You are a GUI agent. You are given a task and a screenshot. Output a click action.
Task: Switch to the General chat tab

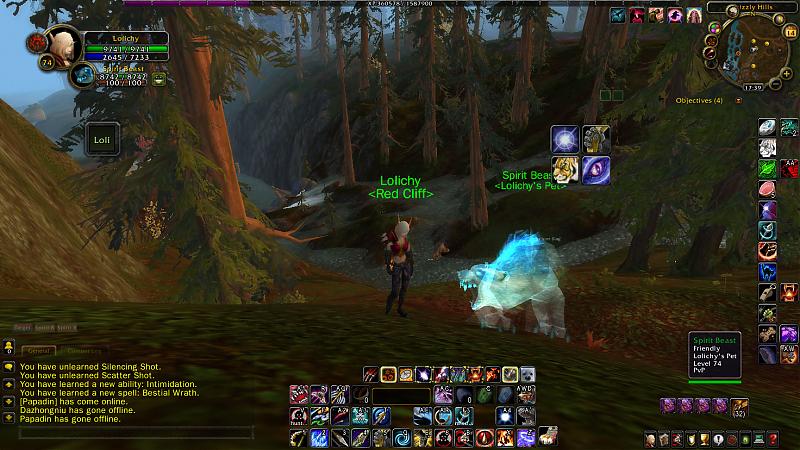coord(40,351)
